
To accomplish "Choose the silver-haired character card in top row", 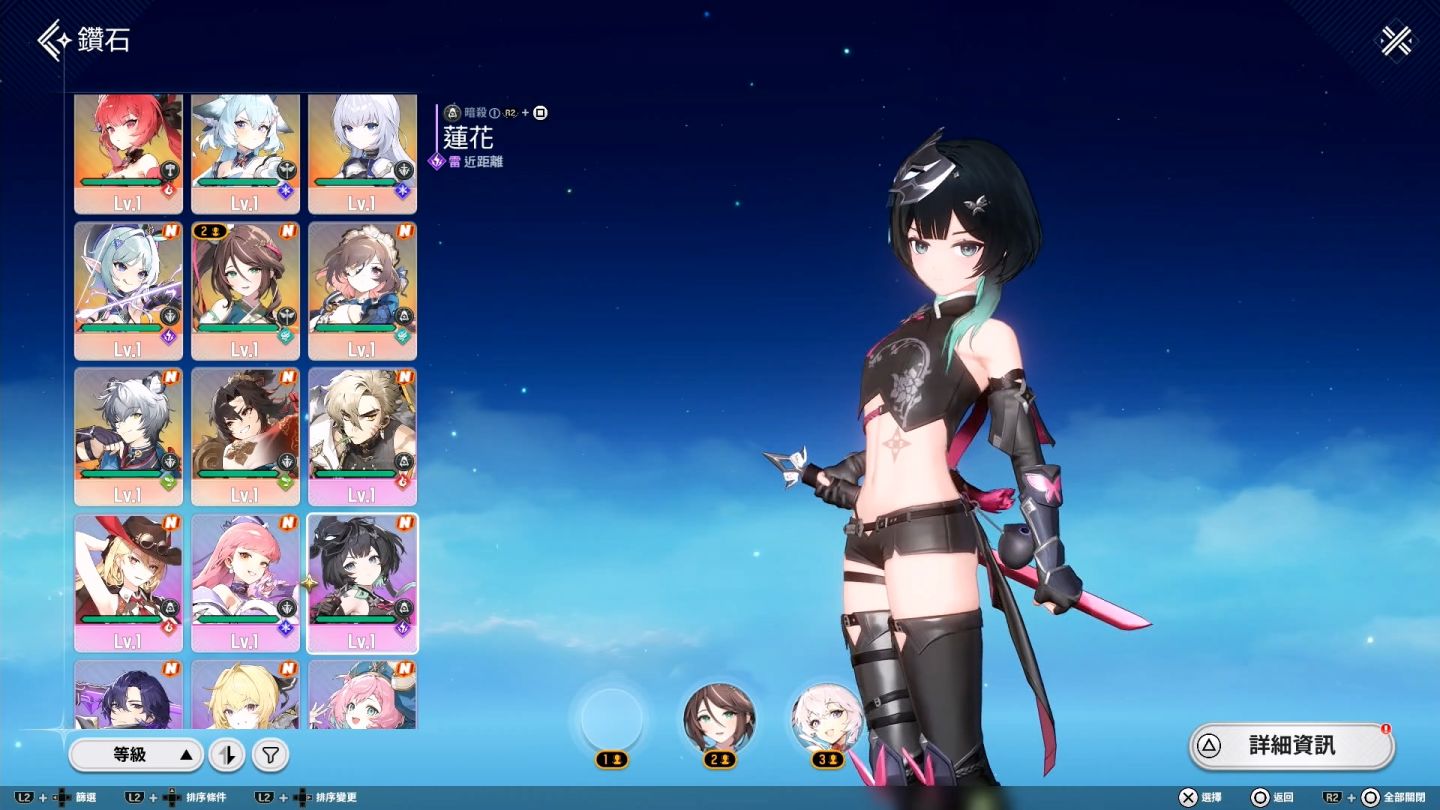I will [362, 152].
